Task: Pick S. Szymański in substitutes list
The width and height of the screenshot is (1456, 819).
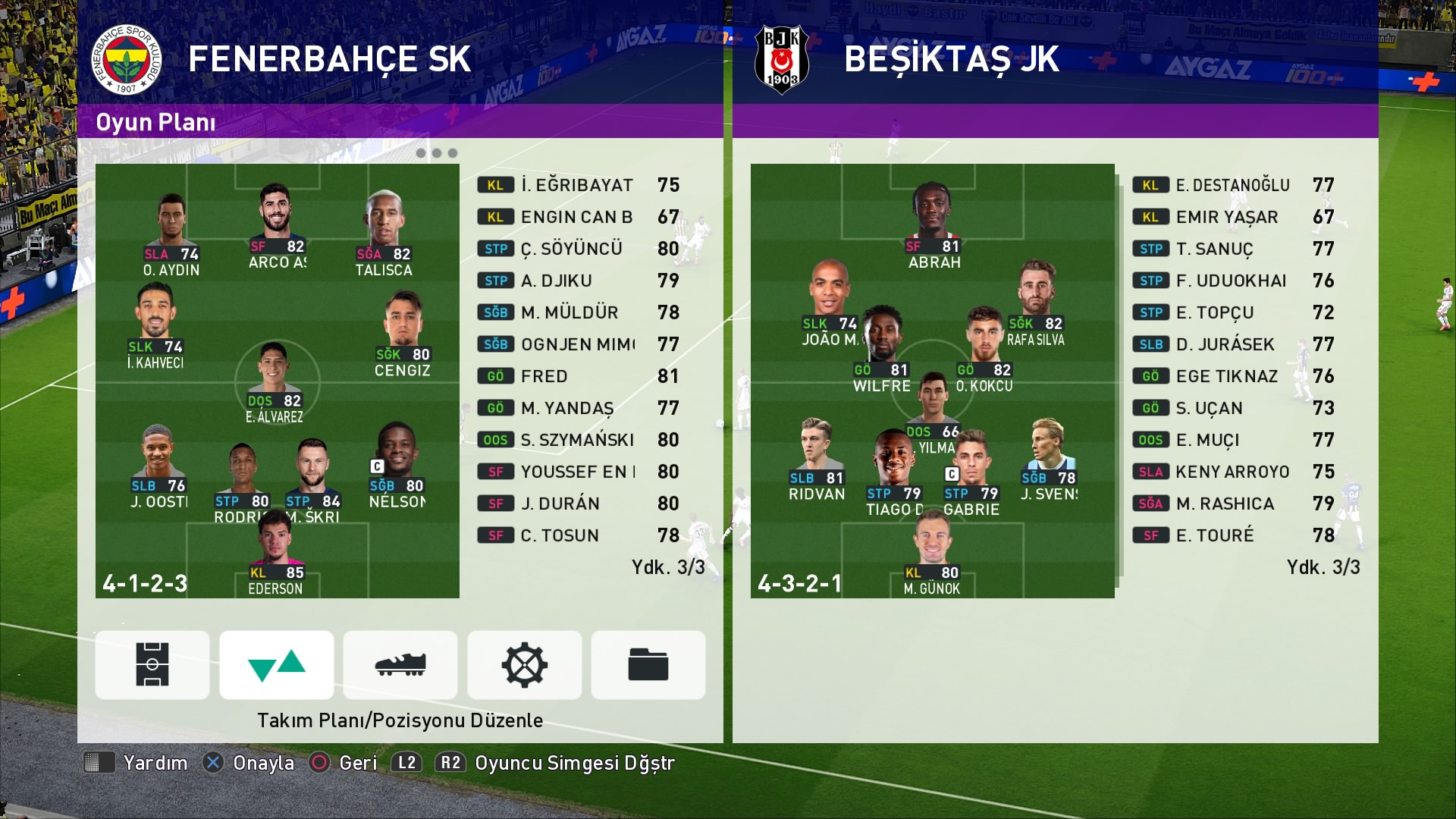Action: point(578,440)
